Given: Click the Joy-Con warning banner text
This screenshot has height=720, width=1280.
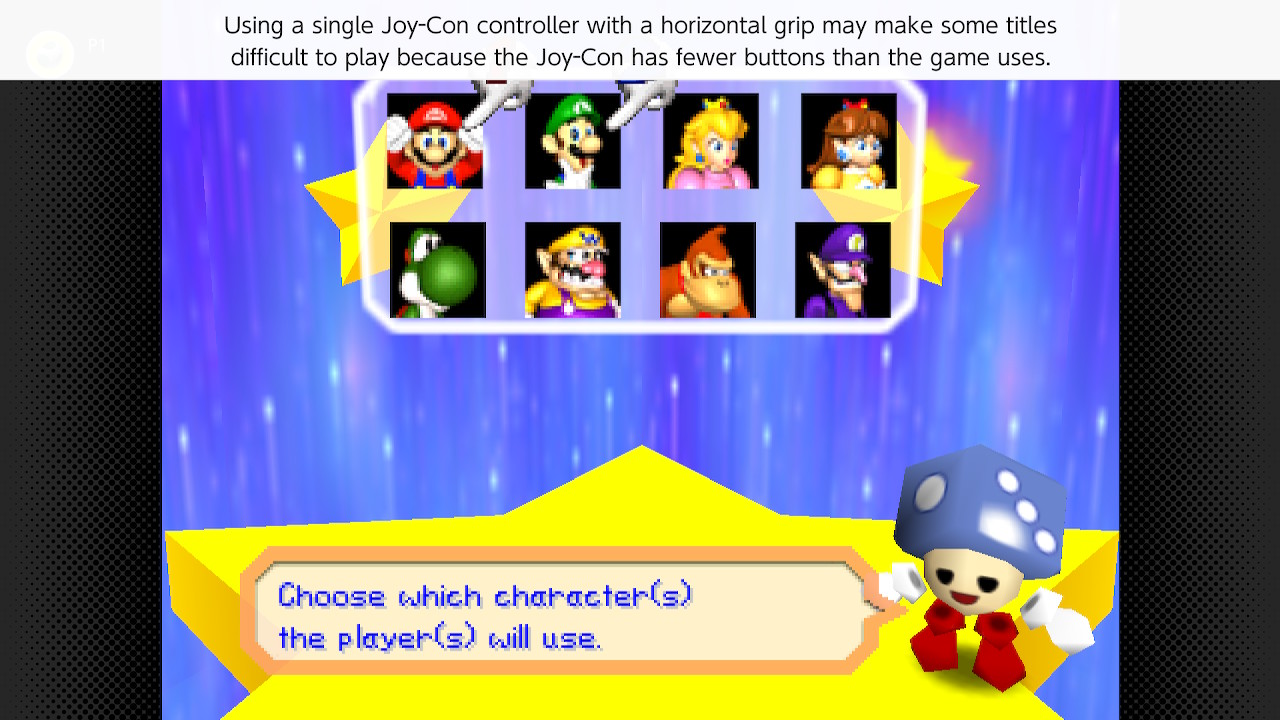Looking at the screenshot, I should pos(640,41).
